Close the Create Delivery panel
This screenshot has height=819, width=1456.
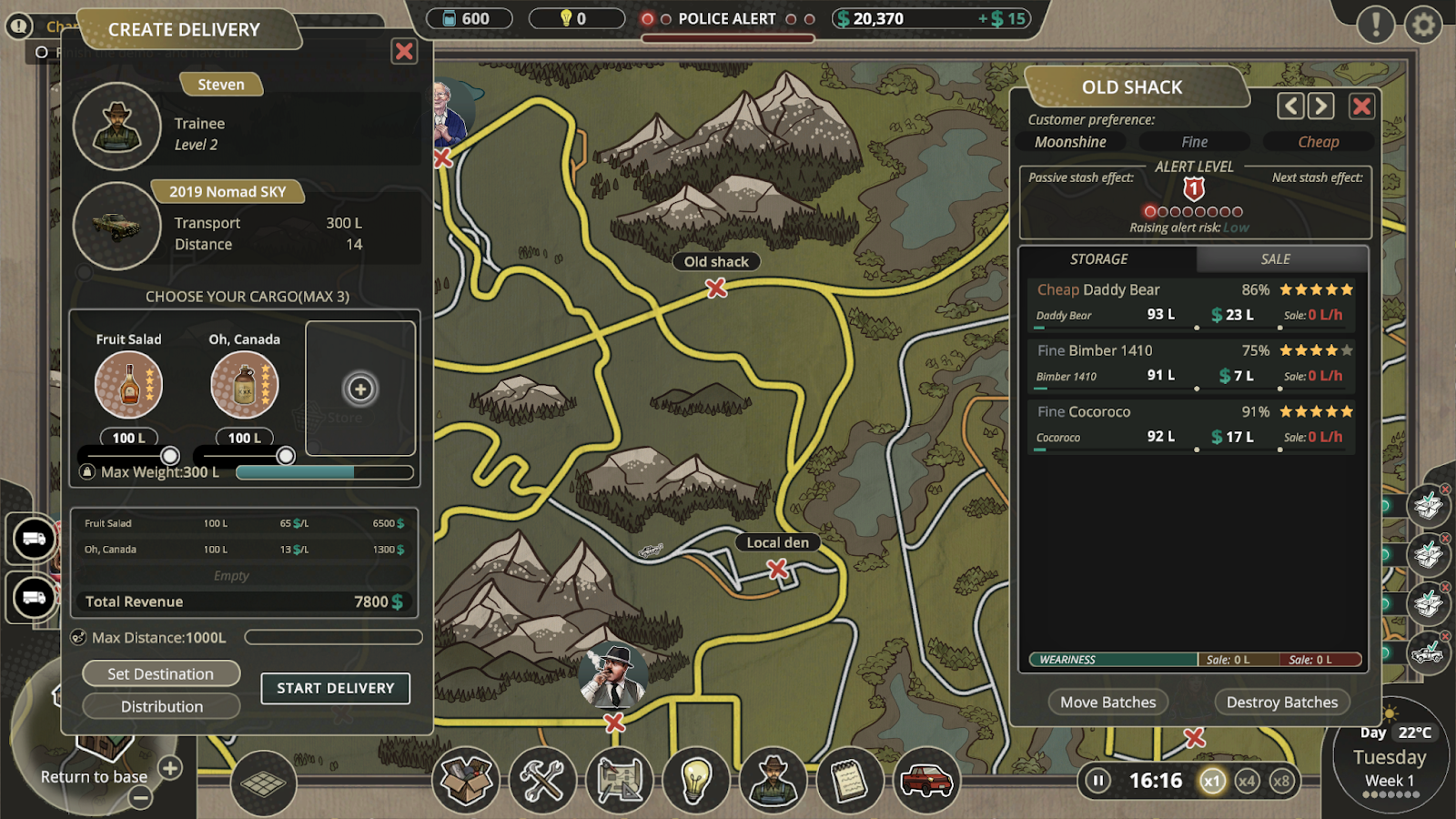coord(404,51)
